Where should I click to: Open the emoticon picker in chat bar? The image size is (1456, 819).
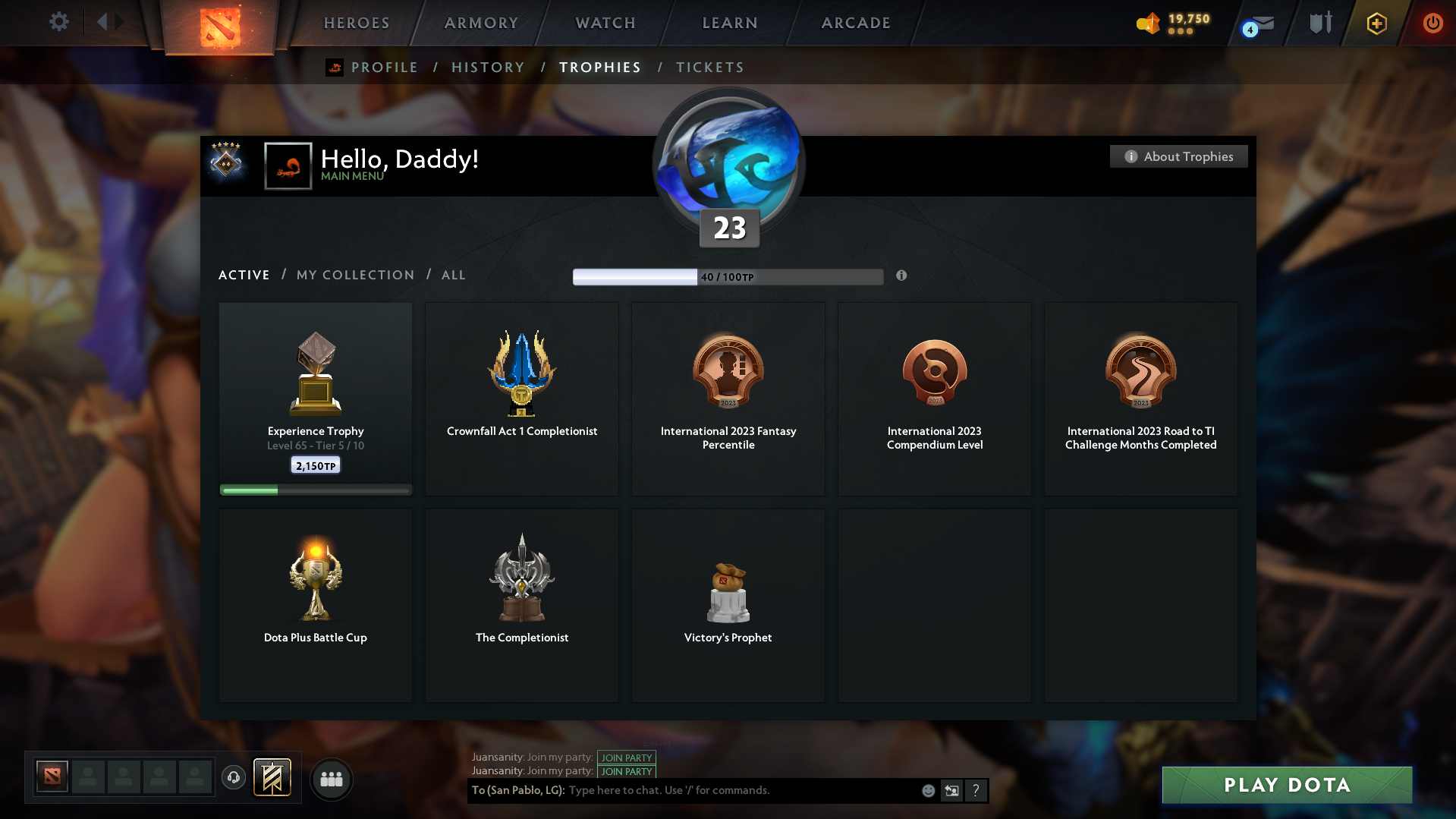pyautogui.click(x=927, y=790)
